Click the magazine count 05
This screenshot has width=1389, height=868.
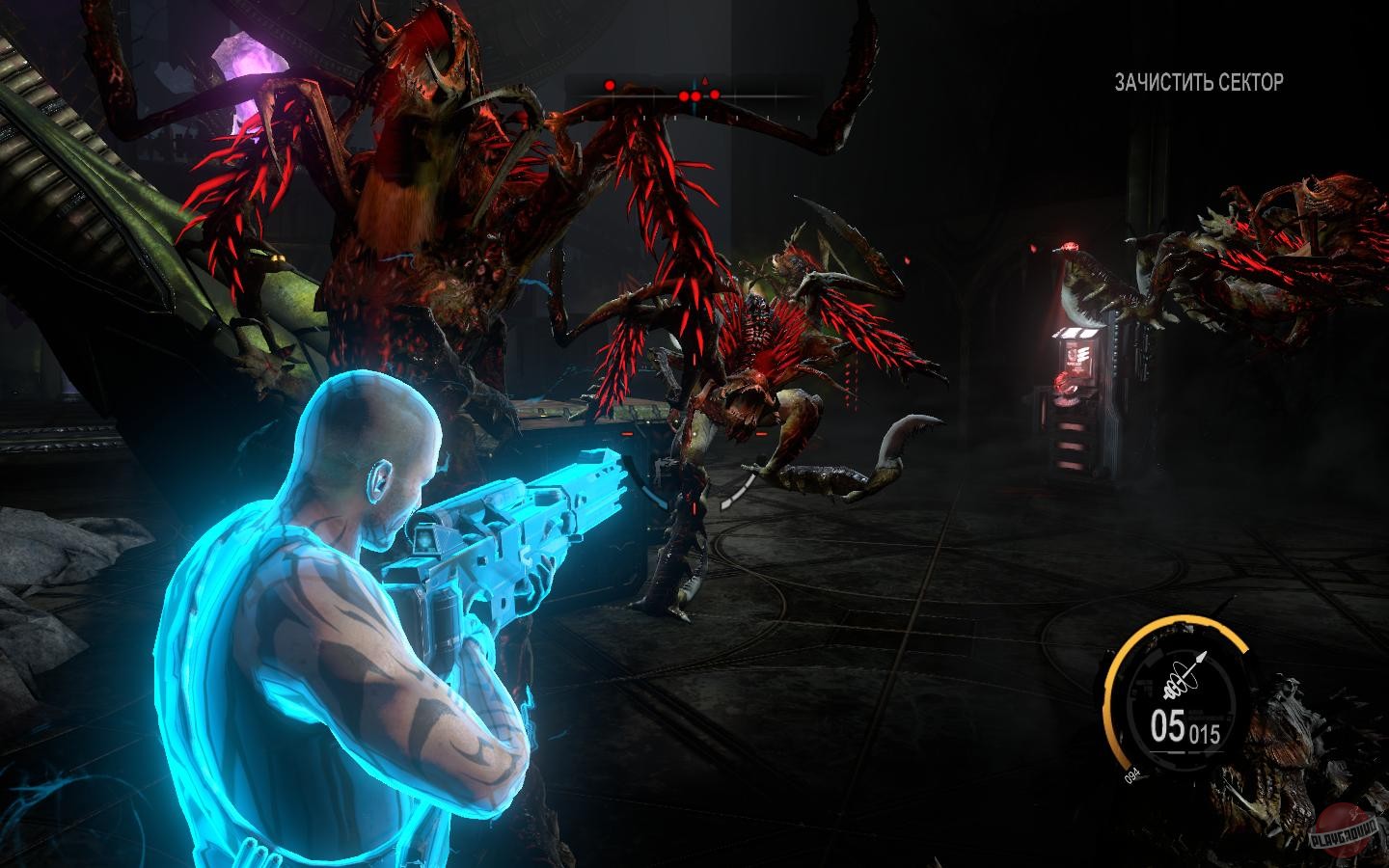click(x=1167, y=723)
